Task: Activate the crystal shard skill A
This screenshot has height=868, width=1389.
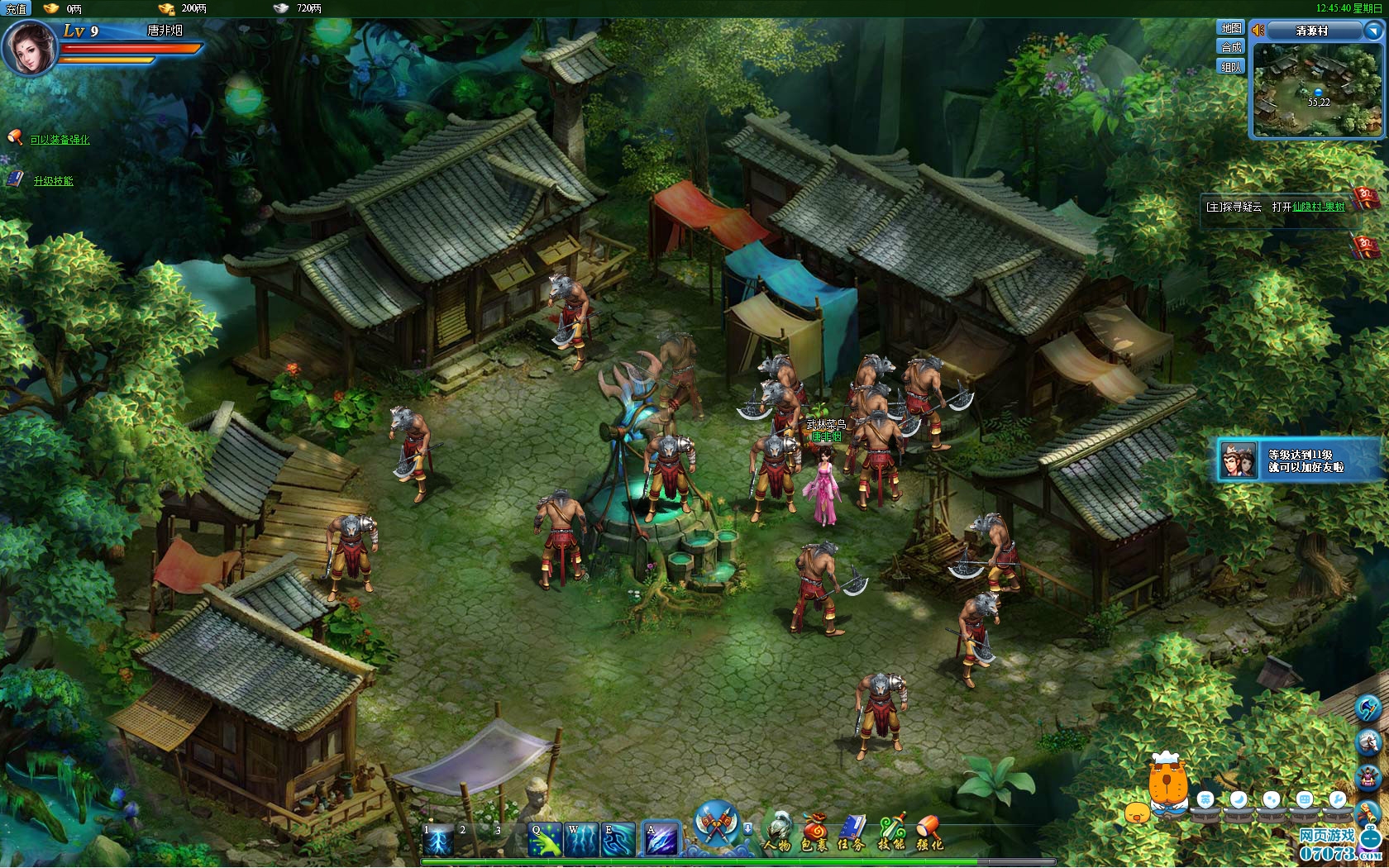Action: [x=661, y=840]
